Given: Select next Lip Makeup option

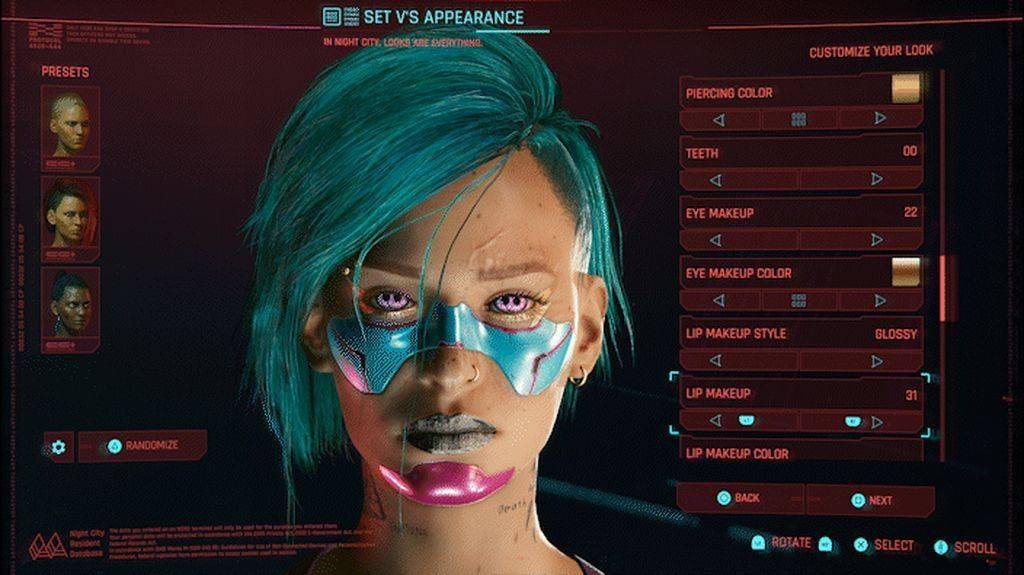Looking at the screenshot, I should 879,421.
